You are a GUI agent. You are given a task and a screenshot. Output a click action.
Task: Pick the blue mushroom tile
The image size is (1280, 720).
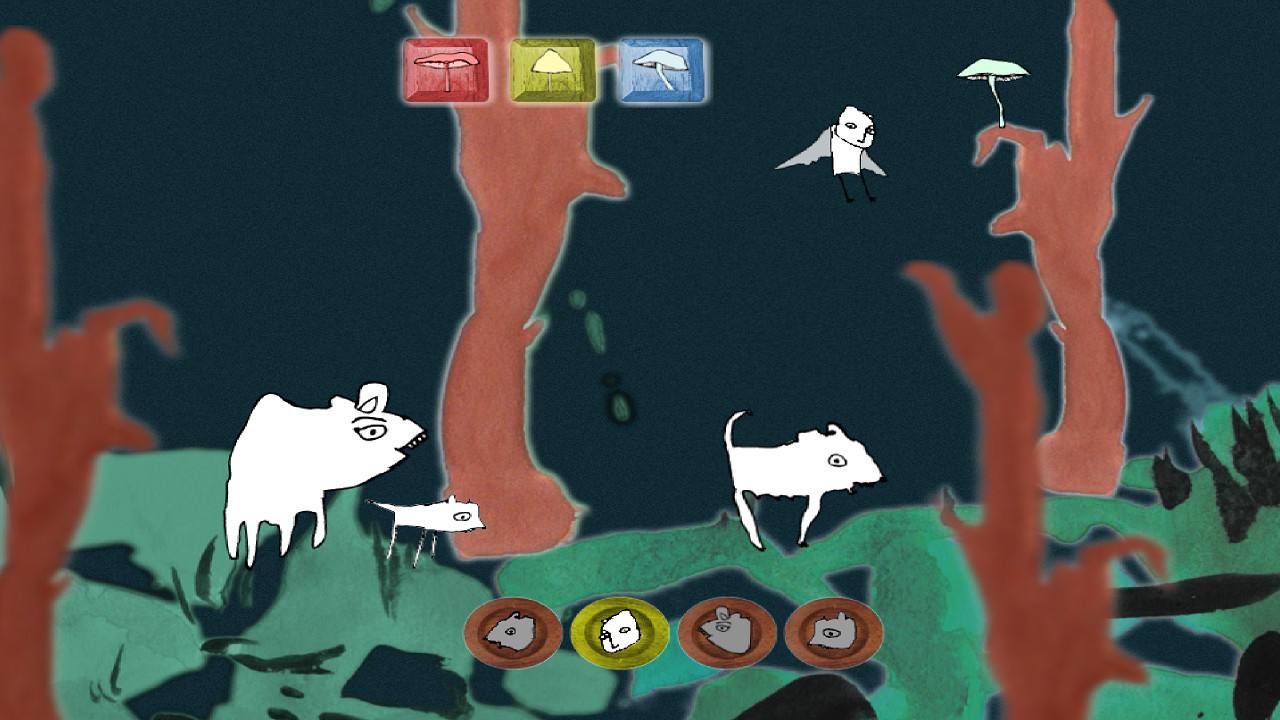tap(660, 70)
